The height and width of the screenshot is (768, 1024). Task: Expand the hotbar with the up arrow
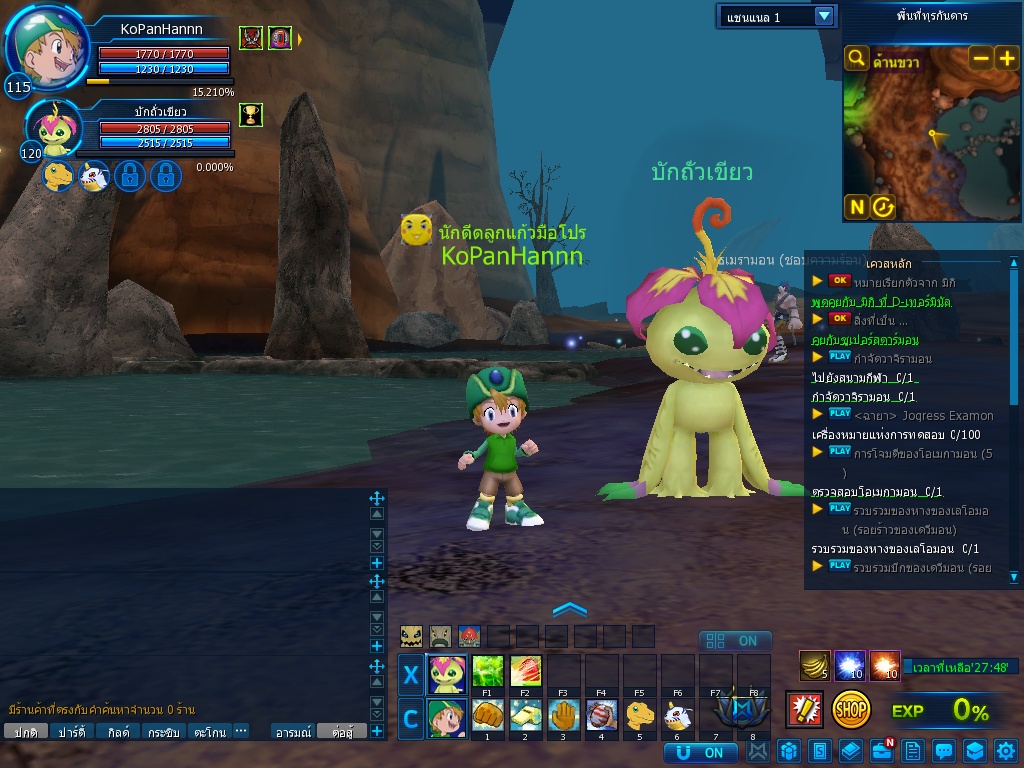click(x=568, y=609)
